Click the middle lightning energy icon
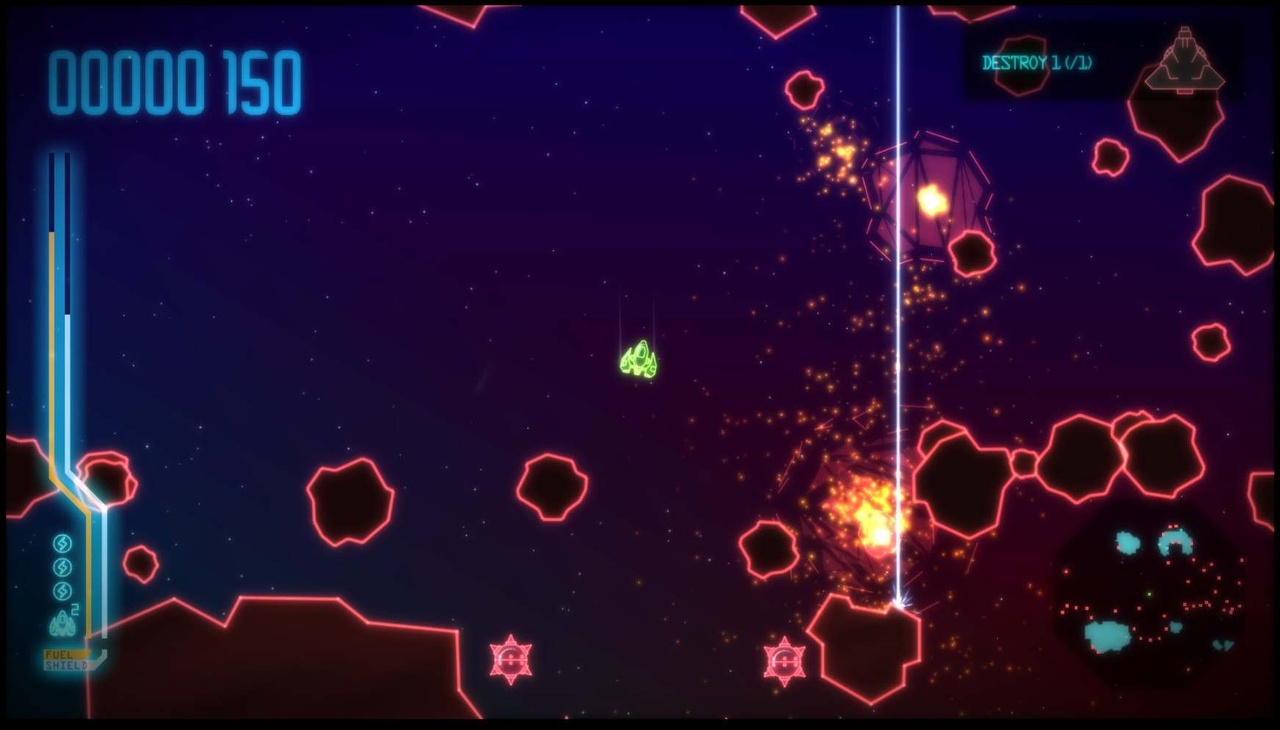The height and width of the screenshot is (730, 1280). pos(62,566)
